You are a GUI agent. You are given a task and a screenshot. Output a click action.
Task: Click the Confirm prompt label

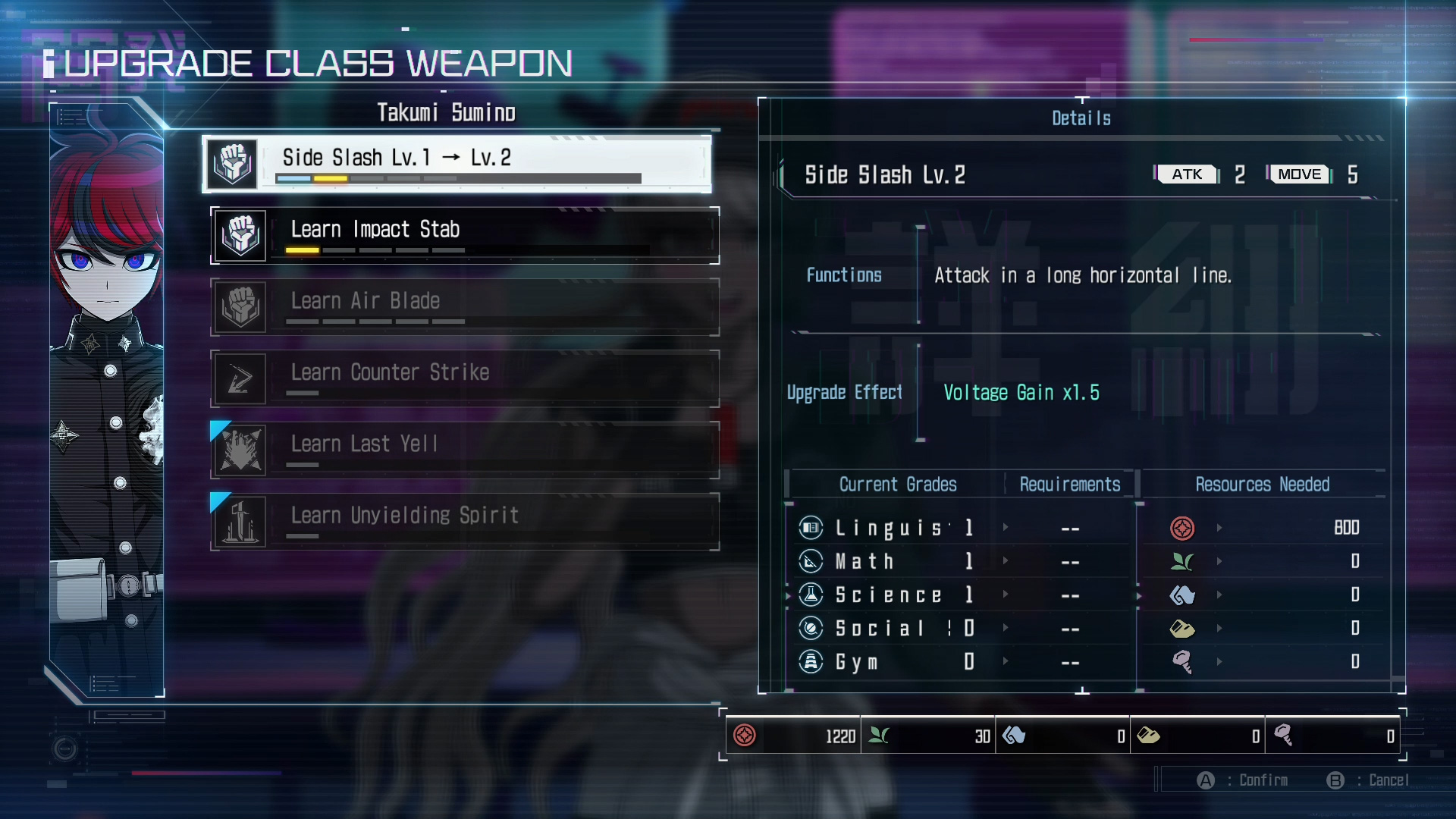(1263, 780)
